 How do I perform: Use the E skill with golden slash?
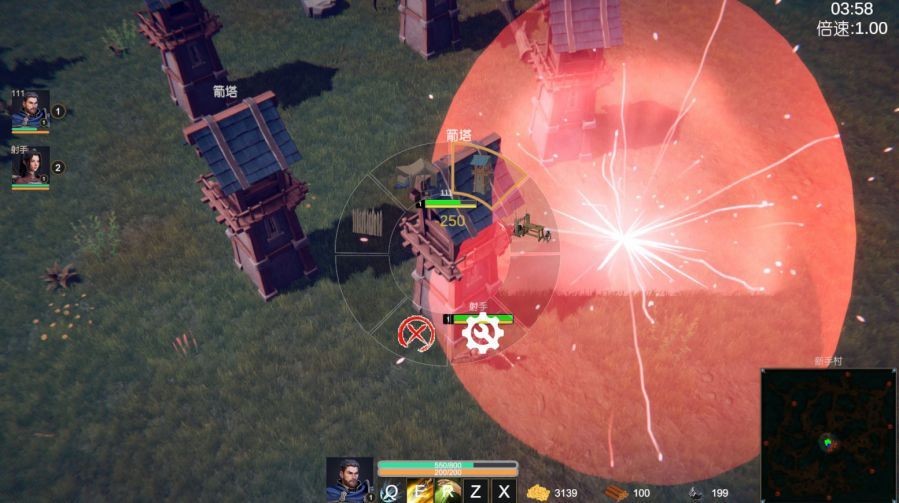click(x=419, y=491)
